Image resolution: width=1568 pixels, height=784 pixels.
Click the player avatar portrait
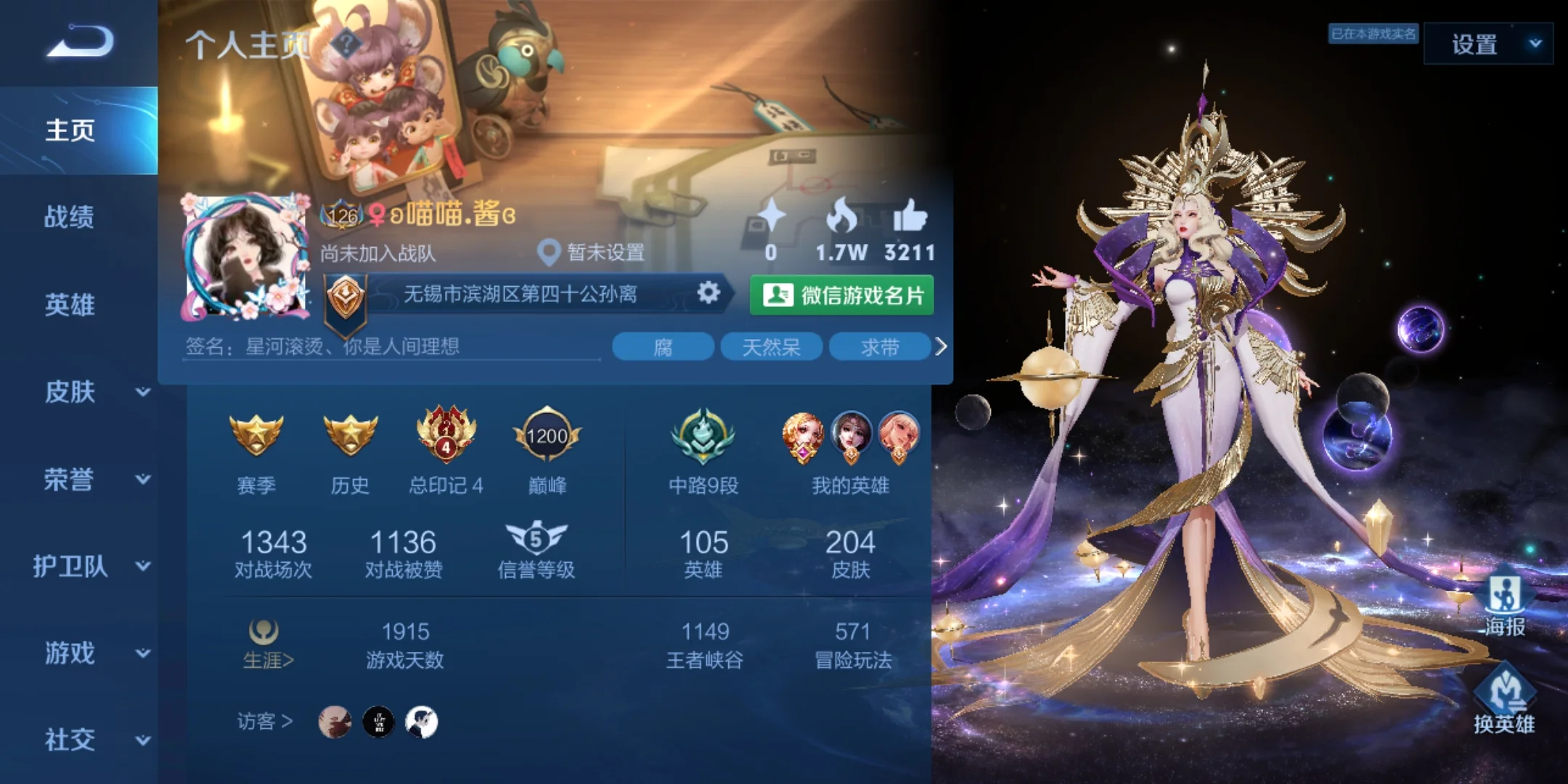pos(245,256)
